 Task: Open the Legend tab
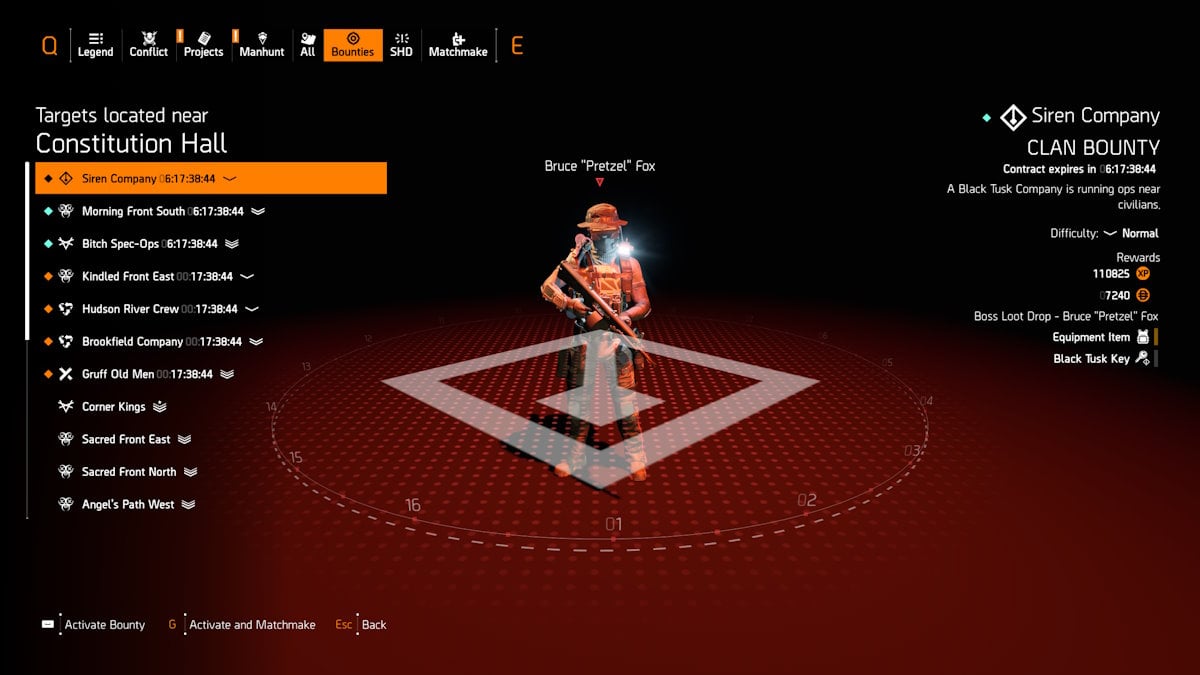[x=95, y=45]
